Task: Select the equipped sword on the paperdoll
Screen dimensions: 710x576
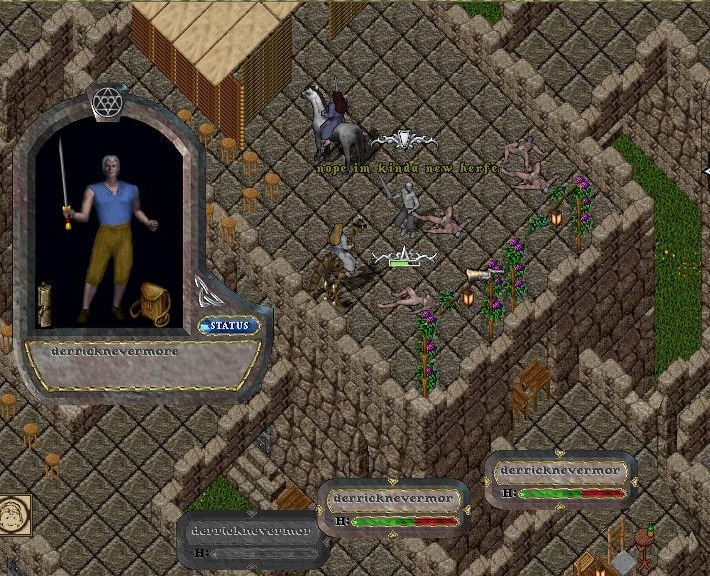Action: click(x=64, y=180)
